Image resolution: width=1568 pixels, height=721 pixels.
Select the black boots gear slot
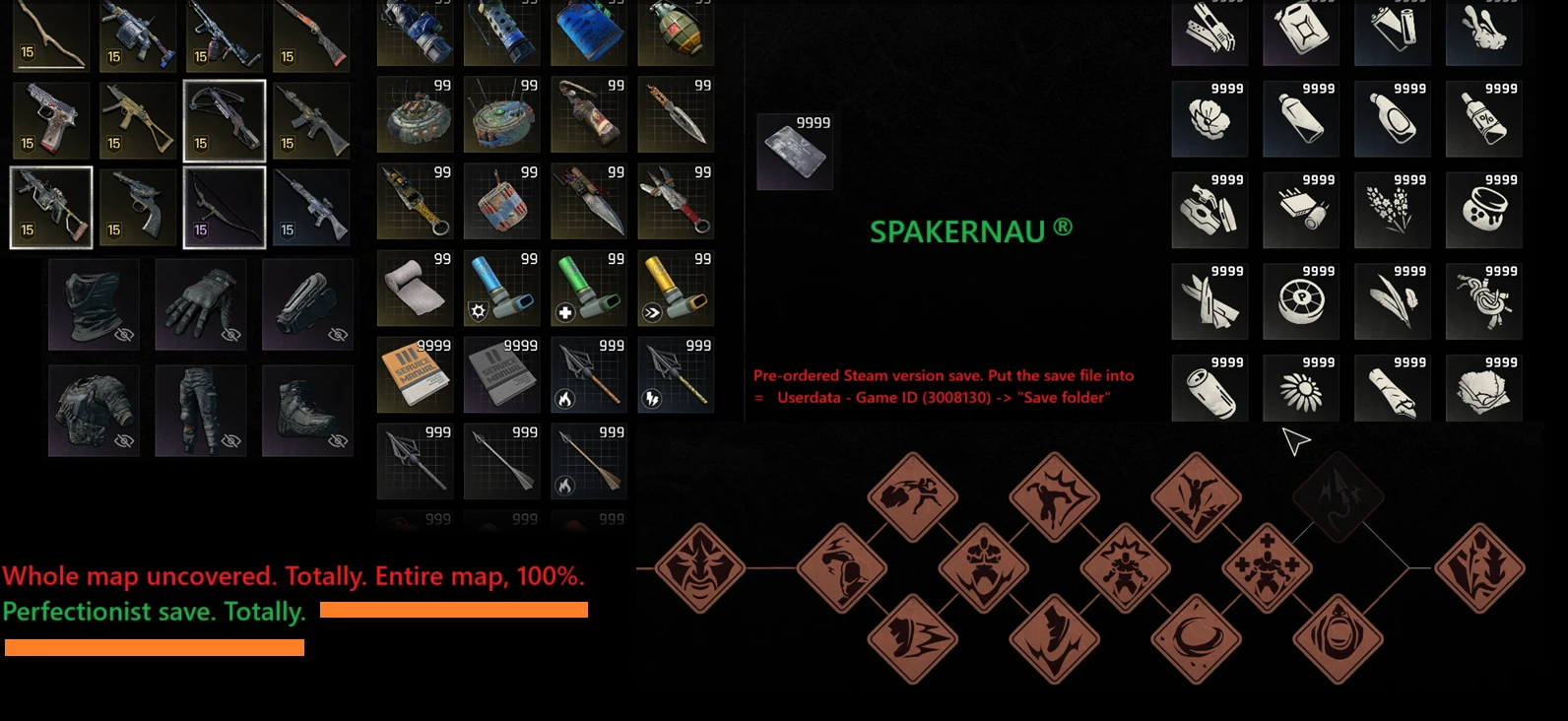[x=307, y=411]
